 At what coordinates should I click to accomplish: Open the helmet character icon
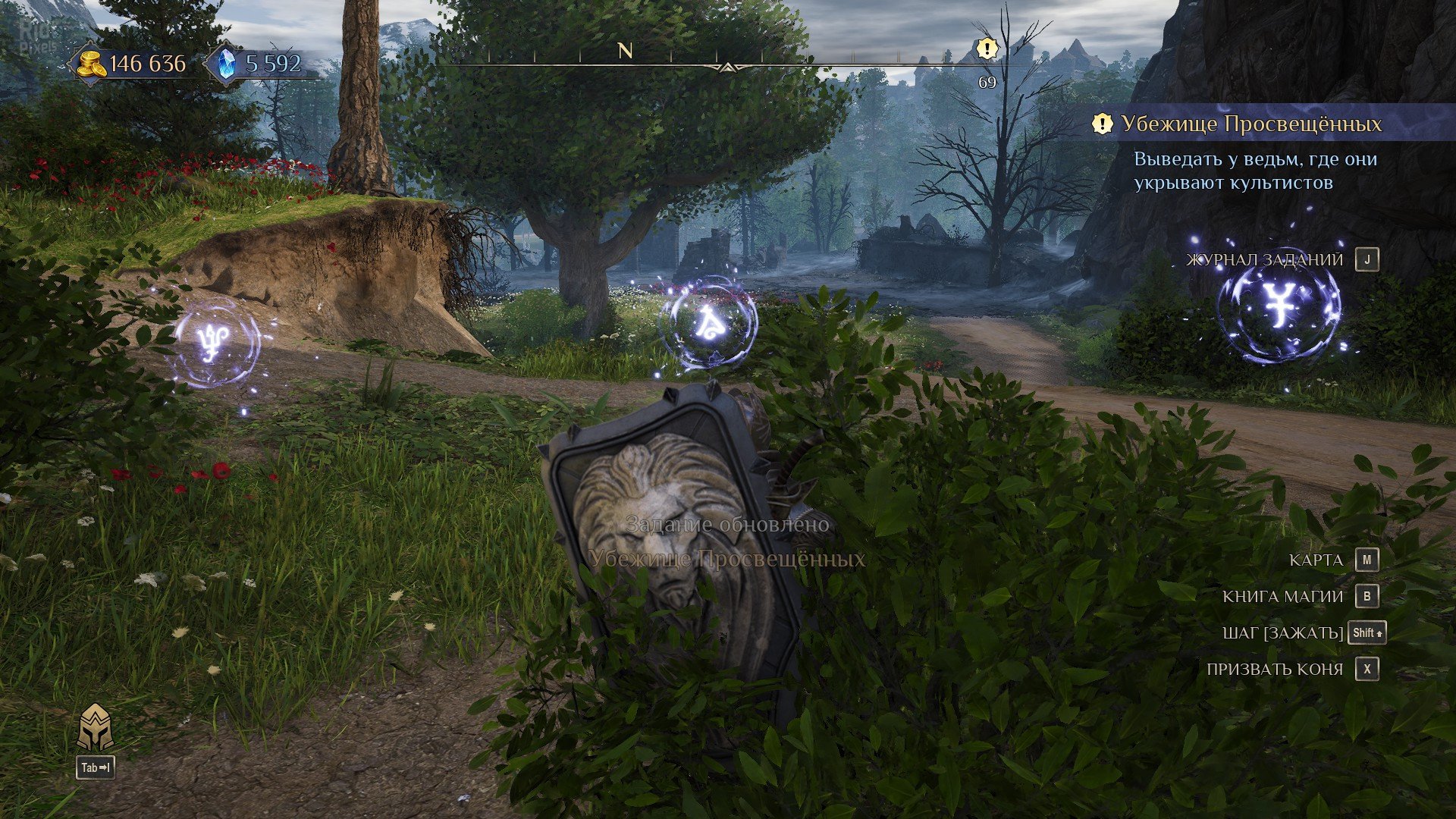click(x=96, y=727)
